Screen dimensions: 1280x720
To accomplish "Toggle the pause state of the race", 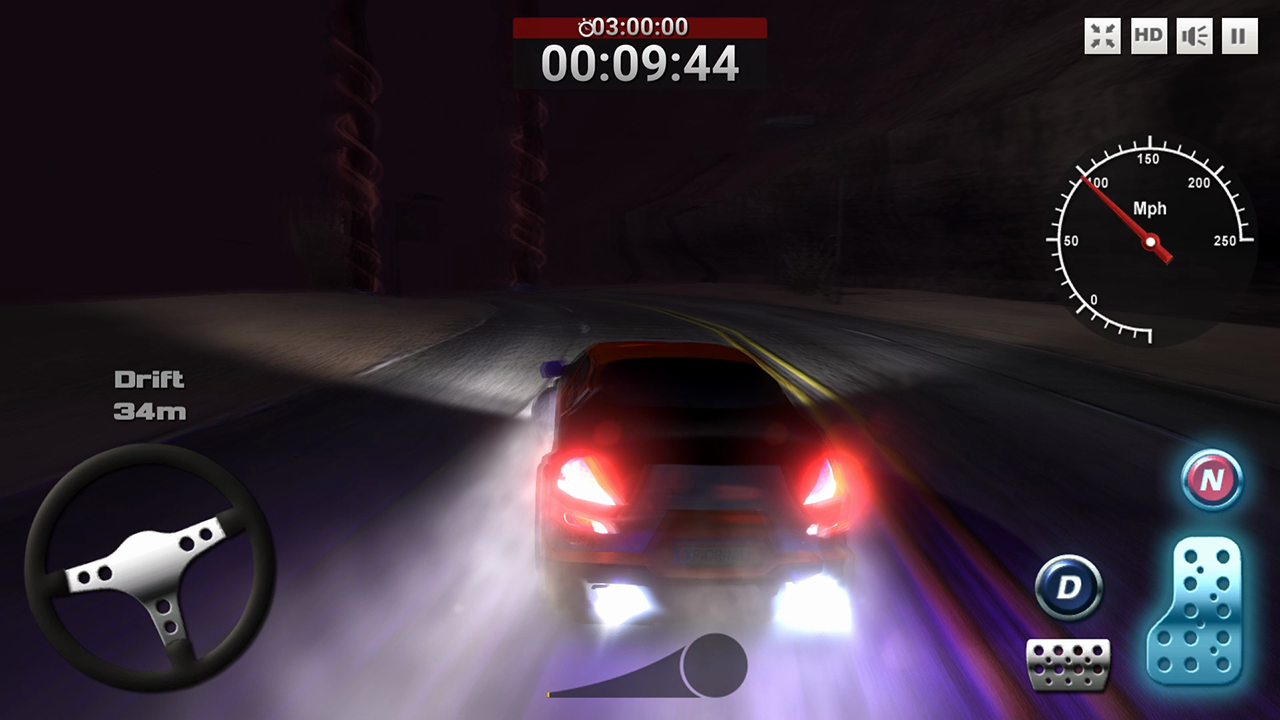I will [1238, 34].
